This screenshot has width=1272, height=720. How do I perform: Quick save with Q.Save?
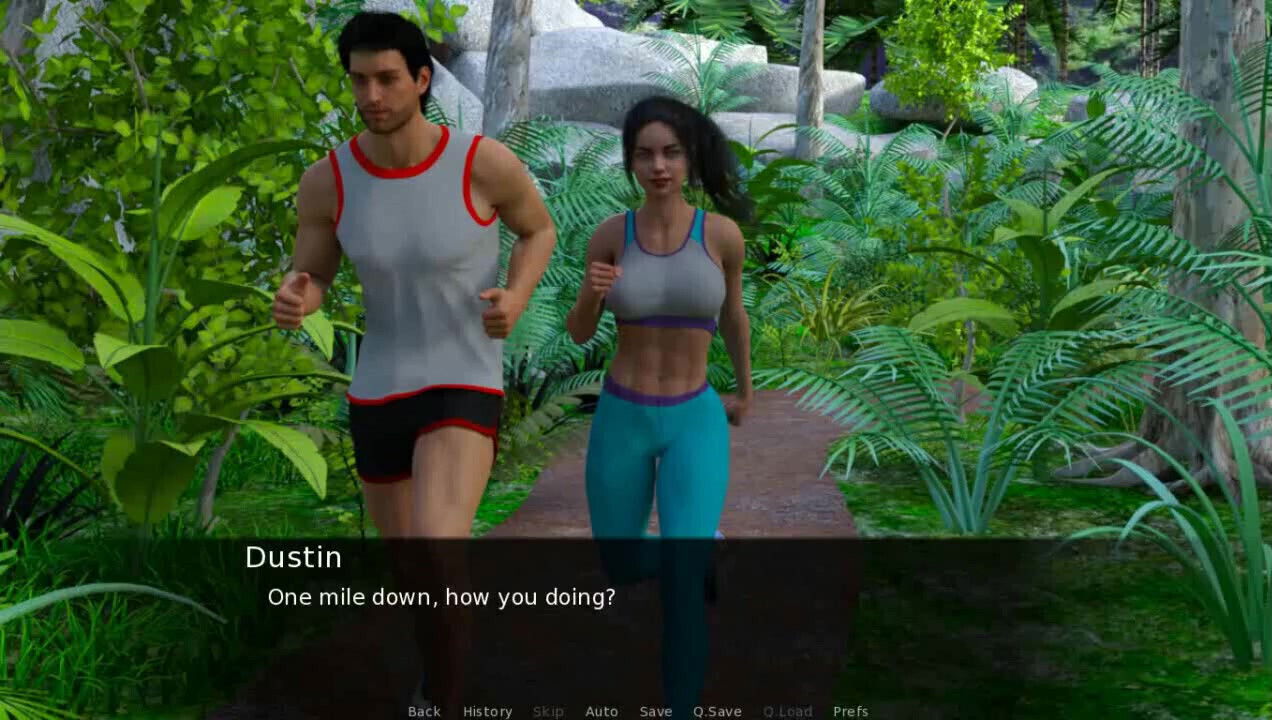(x=717, y=711)
